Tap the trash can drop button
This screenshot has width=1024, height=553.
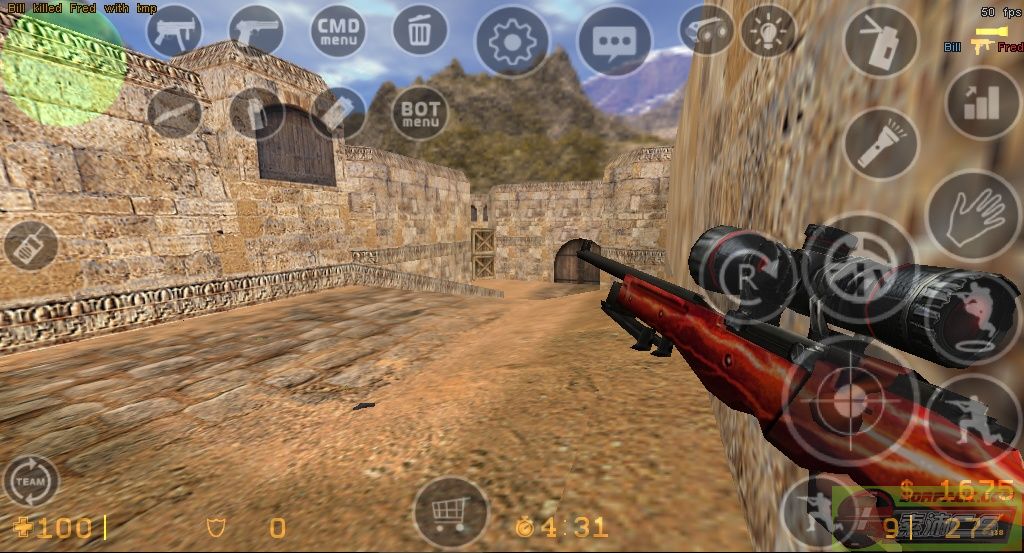click(x=420, y=30)
